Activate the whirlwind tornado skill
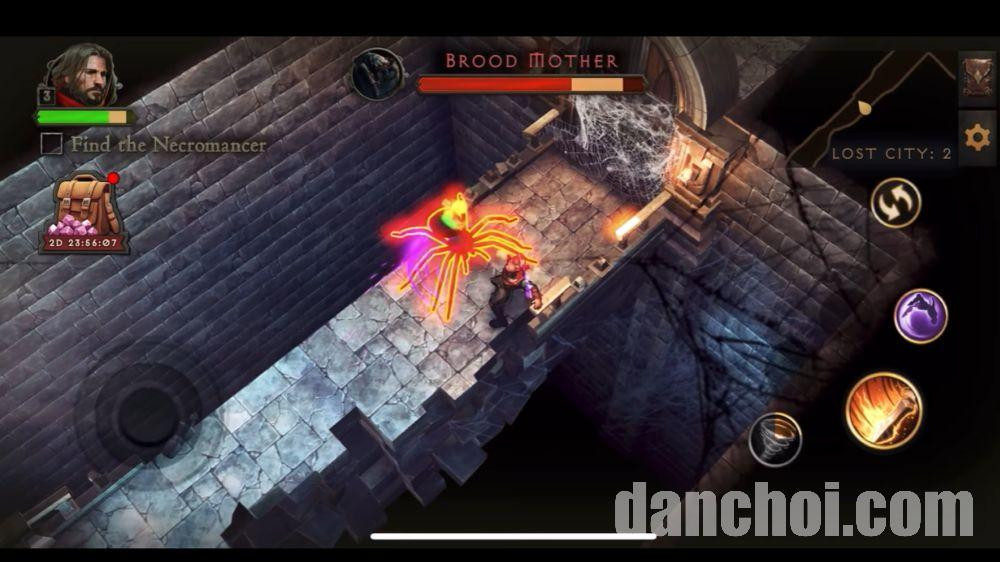This screenshot has height=562, width=1000. 775,439
